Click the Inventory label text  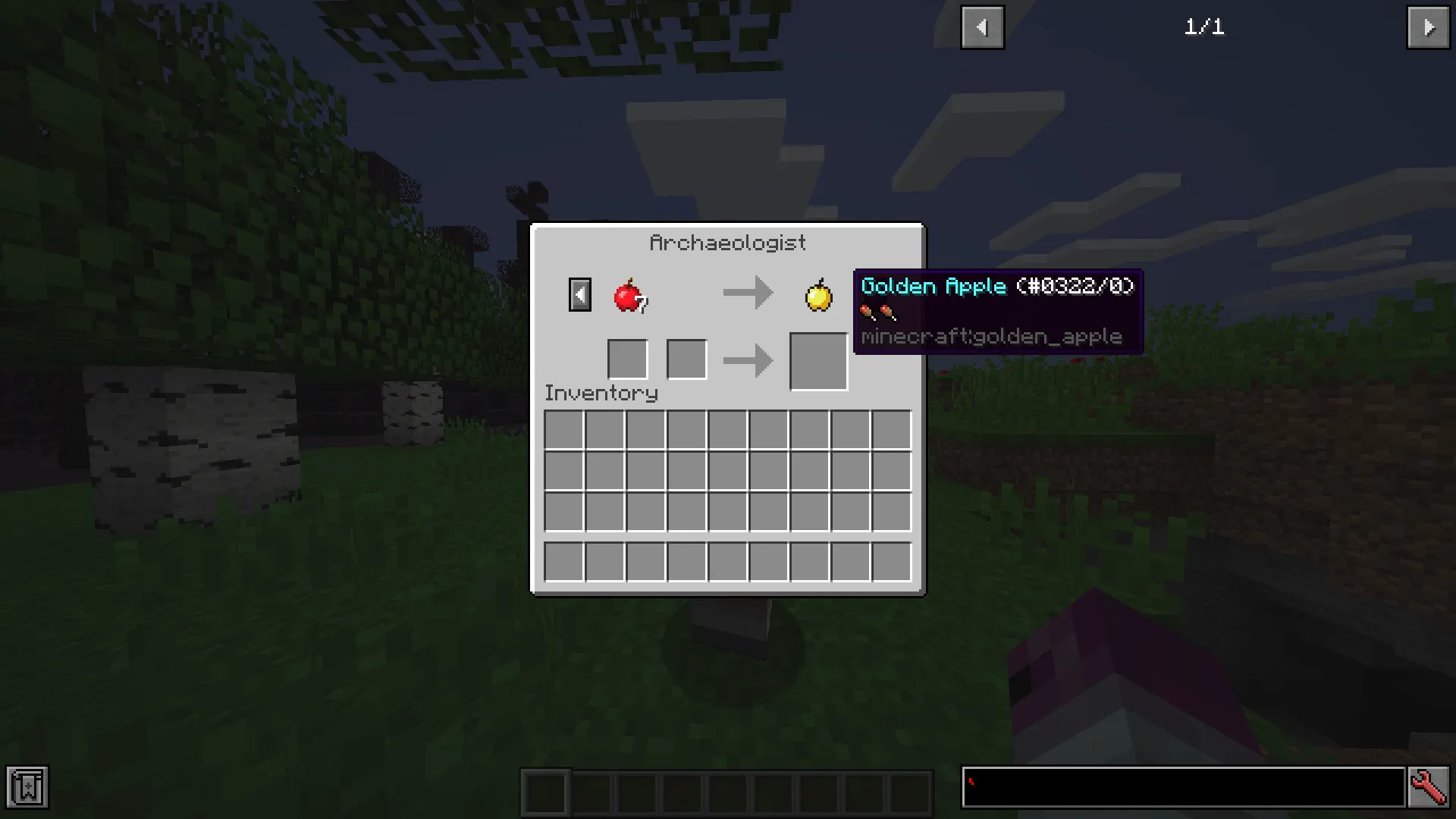click(601, 393)
